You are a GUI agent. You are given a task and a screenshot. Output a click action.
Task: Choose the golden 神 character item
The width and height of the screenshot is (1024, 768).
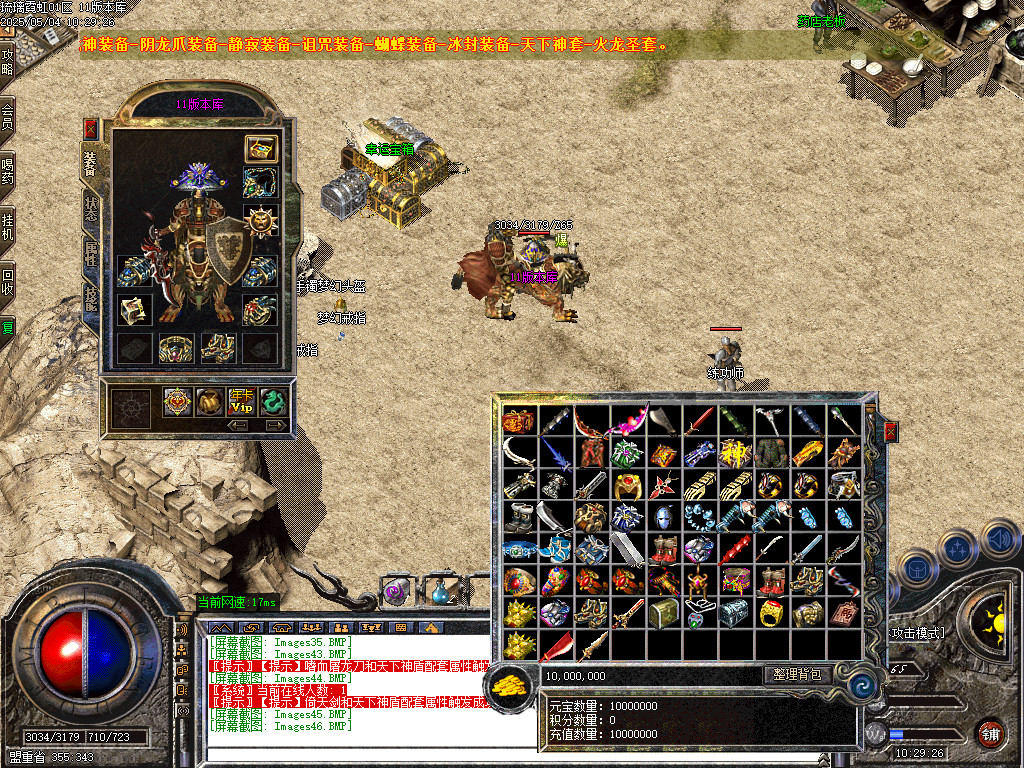coord(735,454)
